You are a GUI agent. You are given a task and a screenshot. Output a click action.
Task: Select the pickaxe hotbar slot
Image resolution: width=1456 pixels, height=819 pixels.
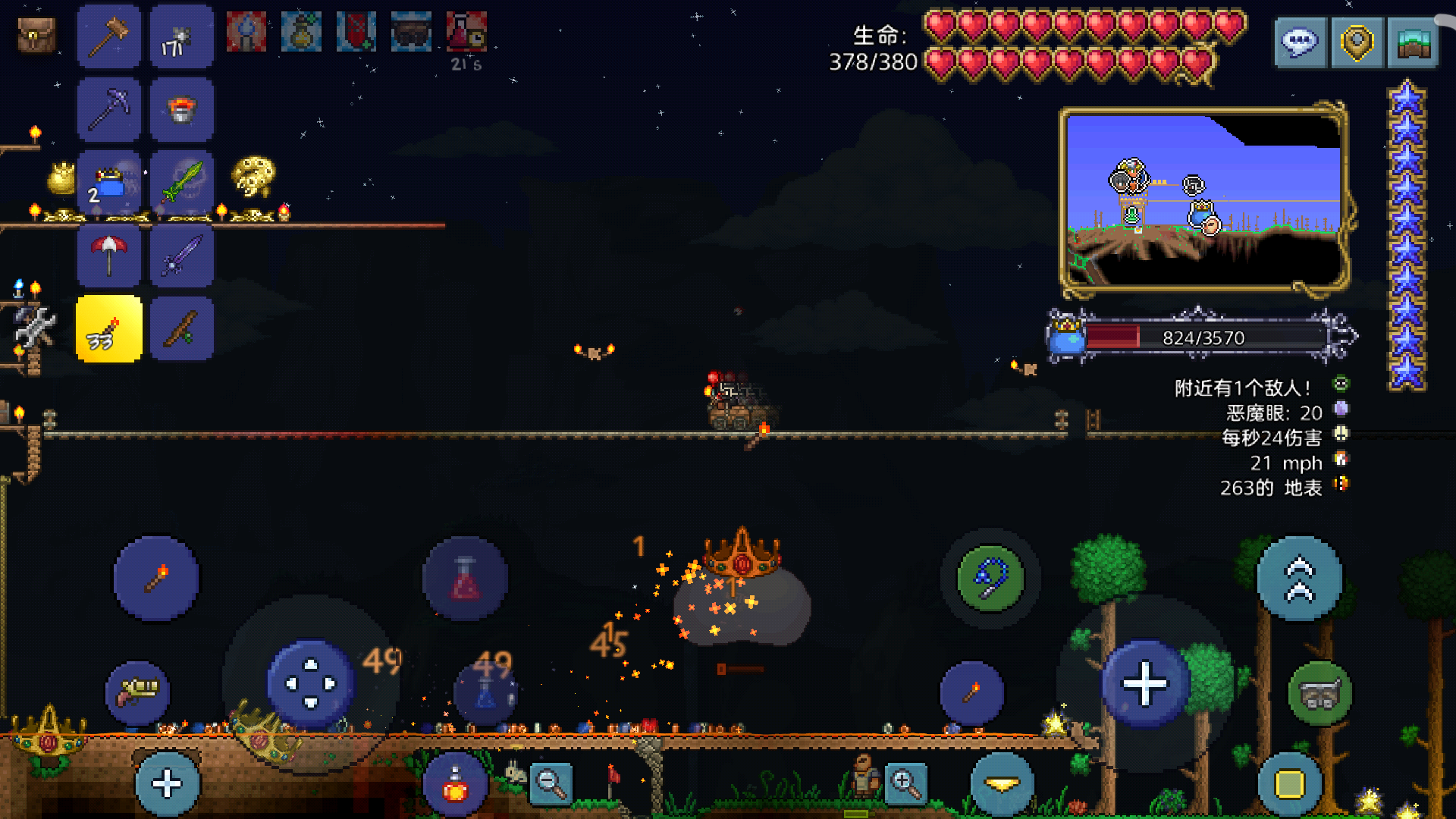pyautogui.click(x=108, y=109)
